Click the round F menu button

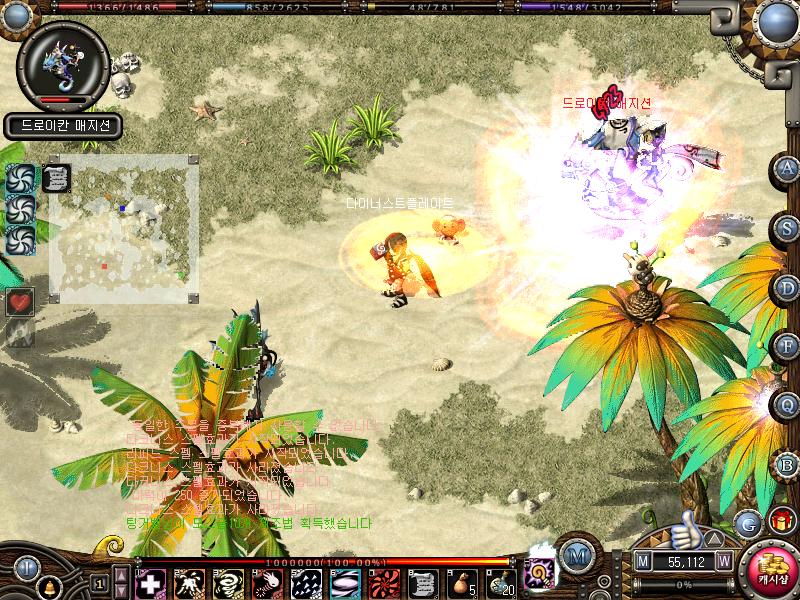tap(787, 347)
